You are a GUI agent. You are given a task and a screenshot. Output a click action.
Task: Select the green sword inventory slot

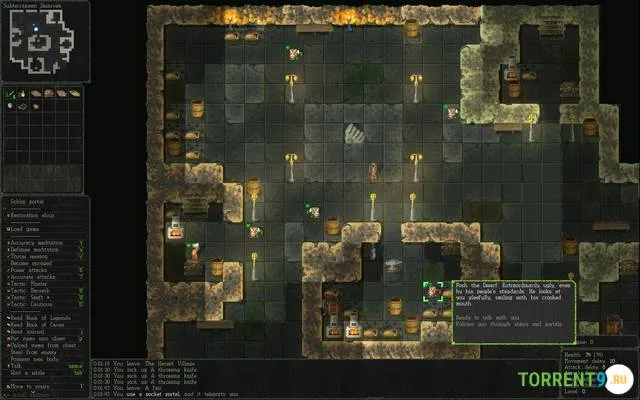10,95
